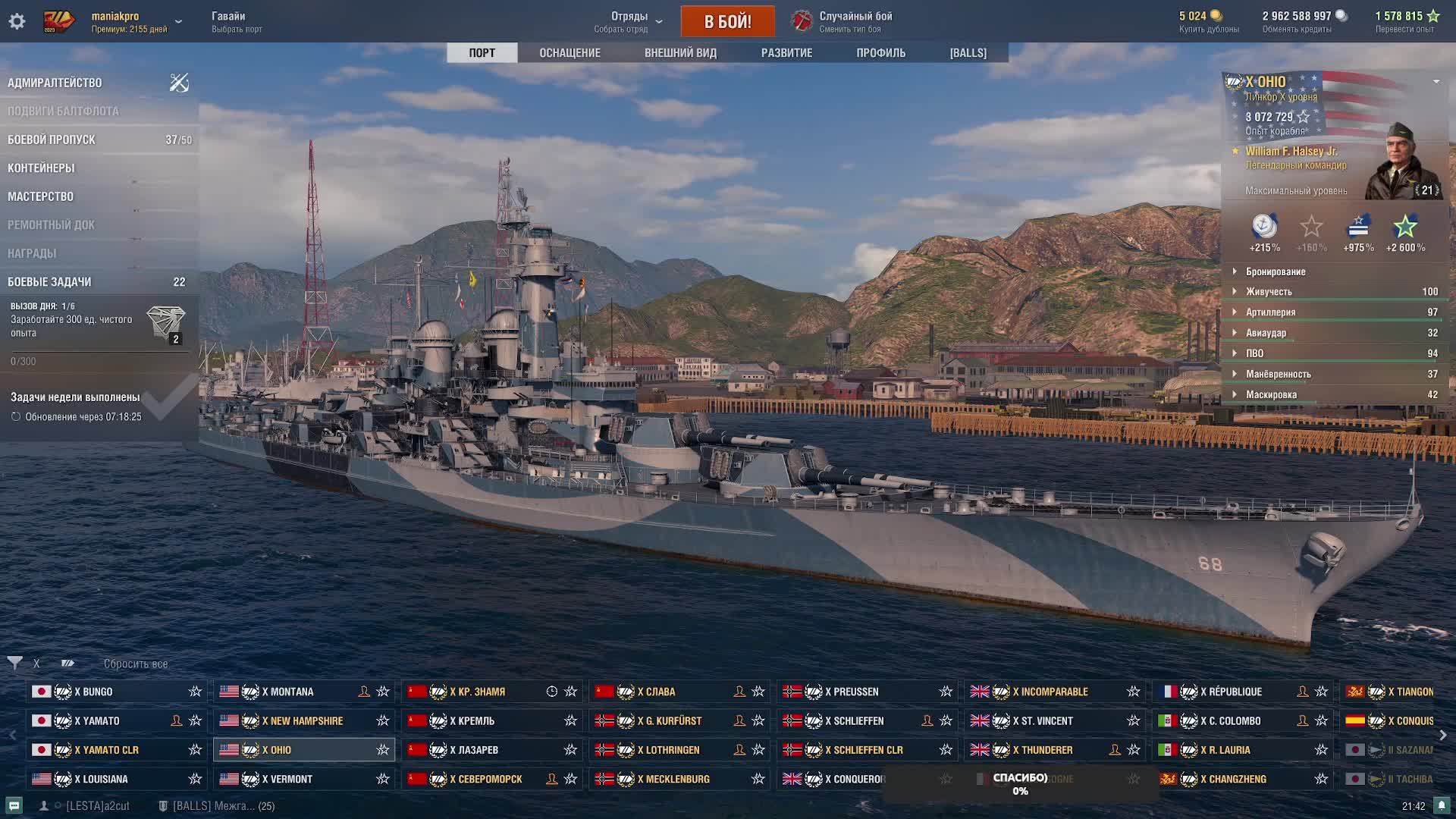Start battle with the В БОЙ! button
The height and width of the screenshot is (819, 1456).
(x=727, y=21)
